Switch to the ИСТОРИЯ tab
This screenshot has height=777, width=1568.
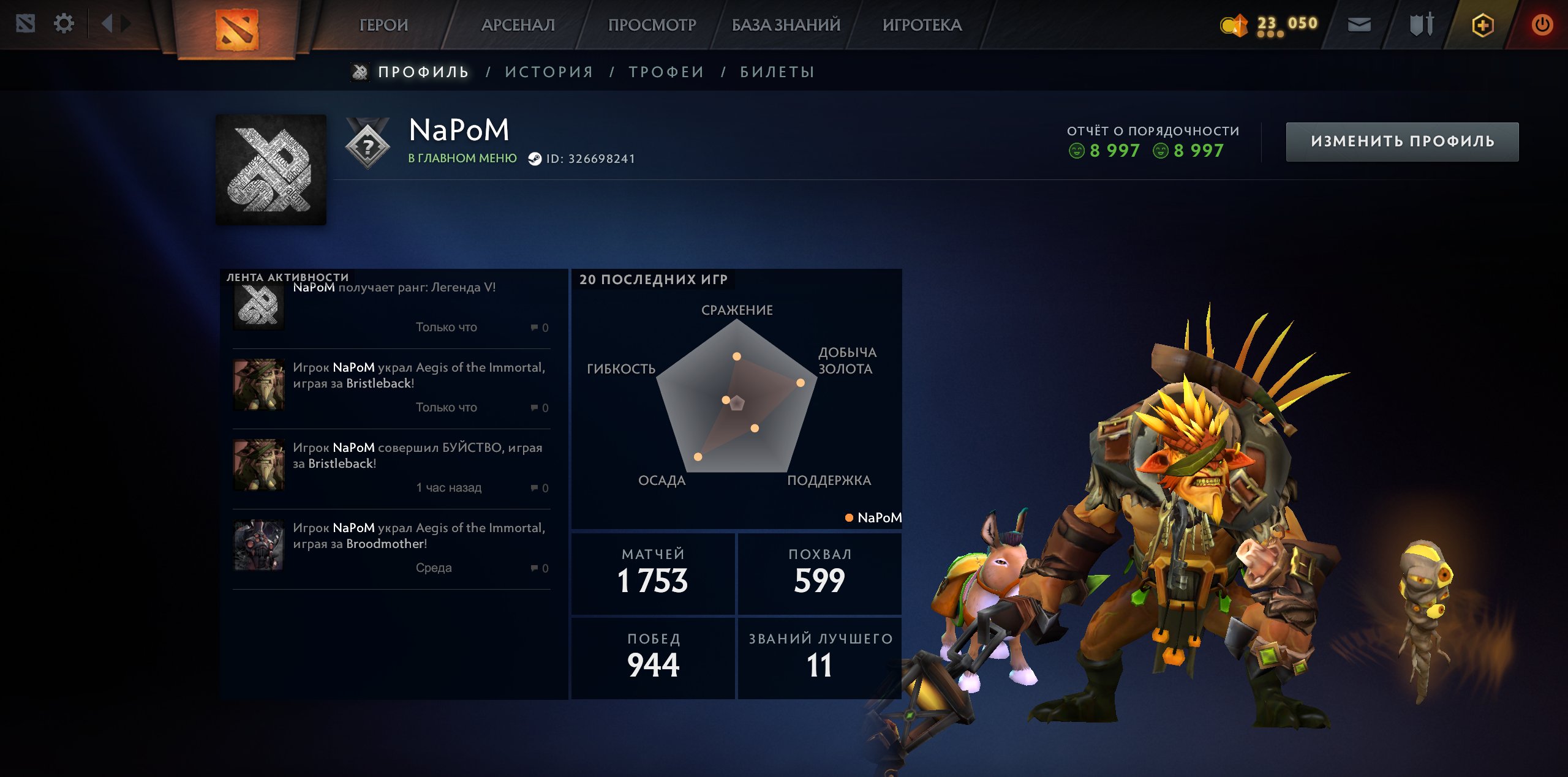(548, 71)
